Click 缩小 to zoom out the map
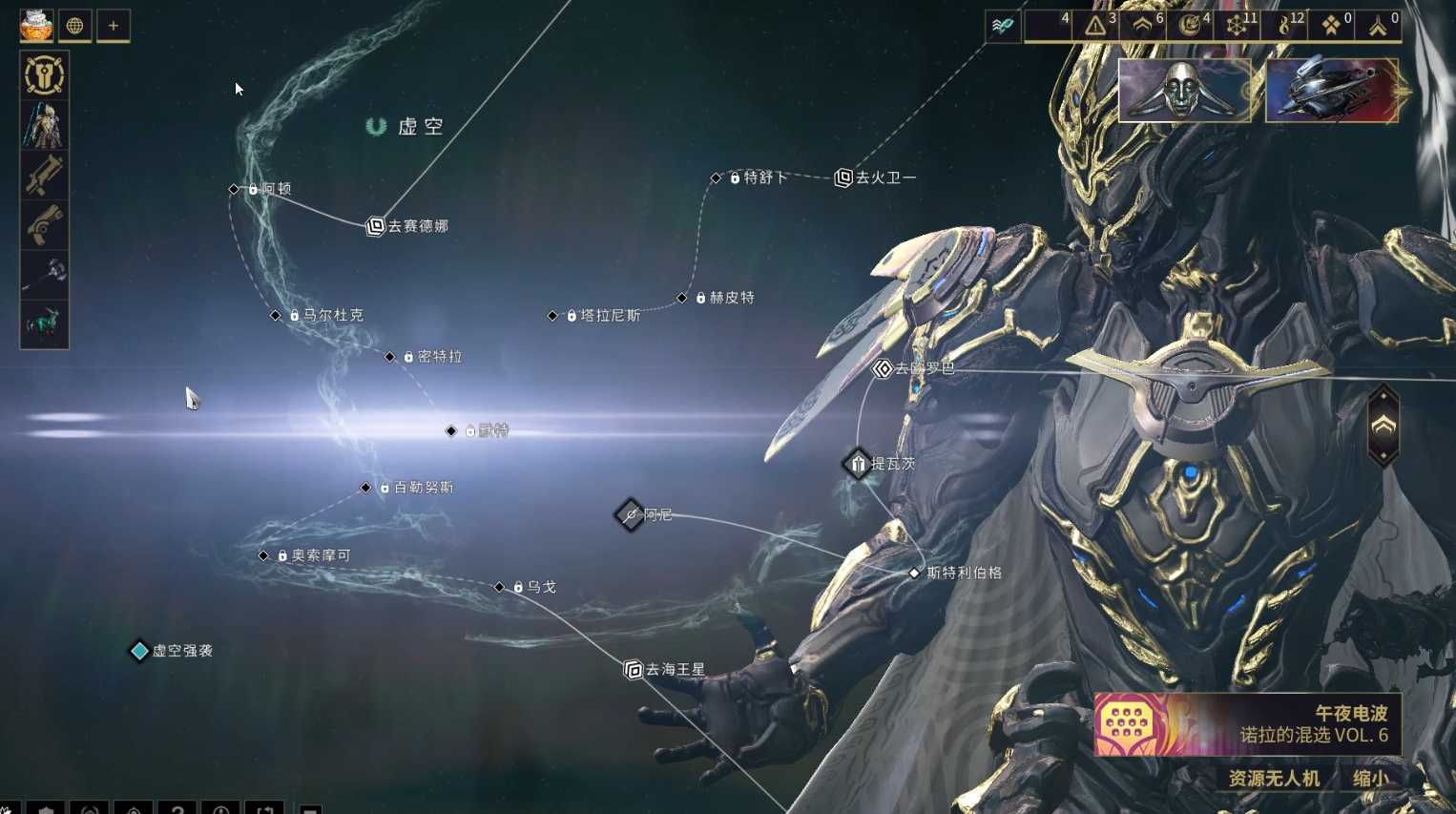This screenshot has height=814, width=1456. tap(1371, 779)
